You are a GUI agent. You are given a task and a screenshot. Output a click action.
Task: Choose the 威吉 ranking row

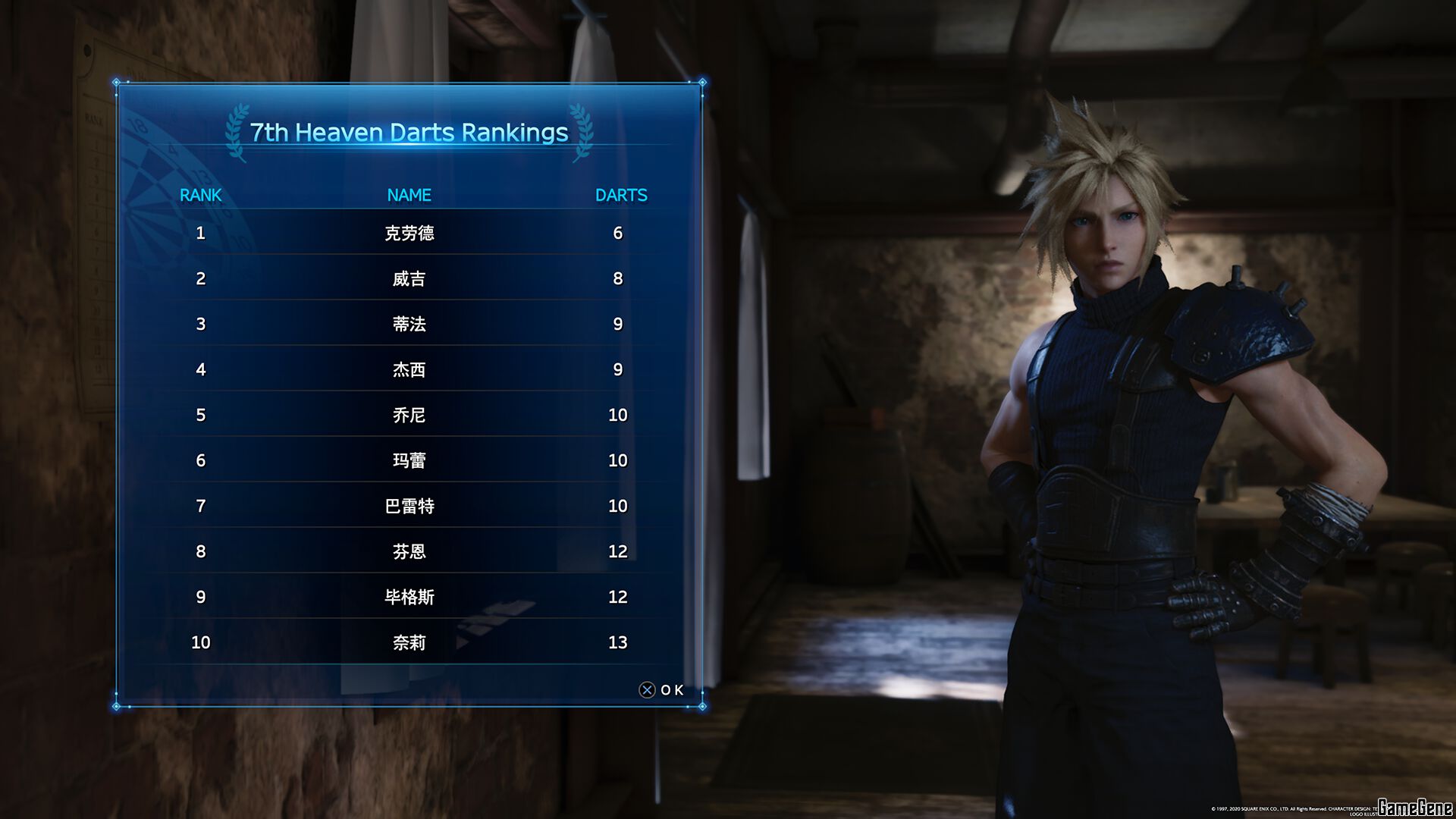(409, 278)
